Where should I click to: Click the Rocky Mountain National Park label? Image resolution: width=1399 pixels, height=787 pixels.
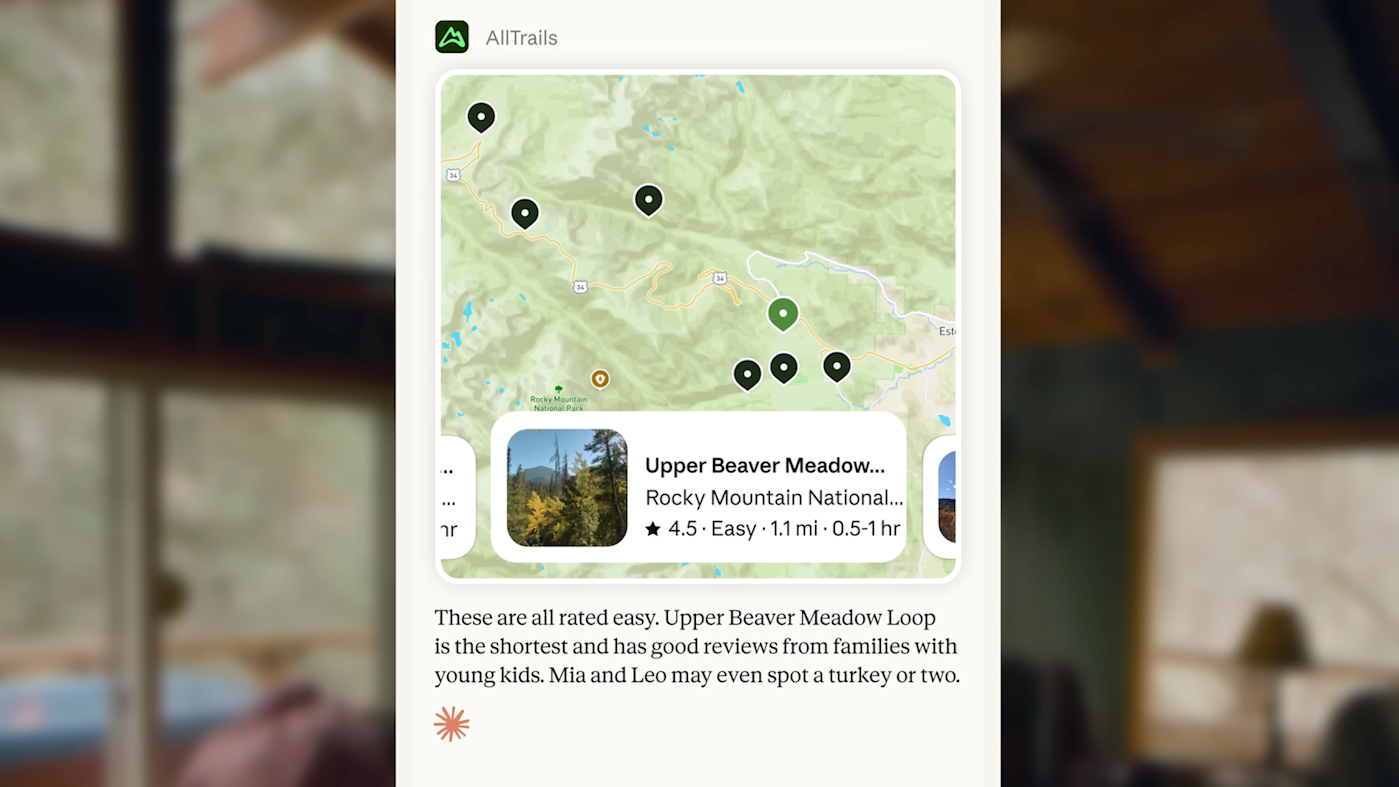tap(557, 402)
